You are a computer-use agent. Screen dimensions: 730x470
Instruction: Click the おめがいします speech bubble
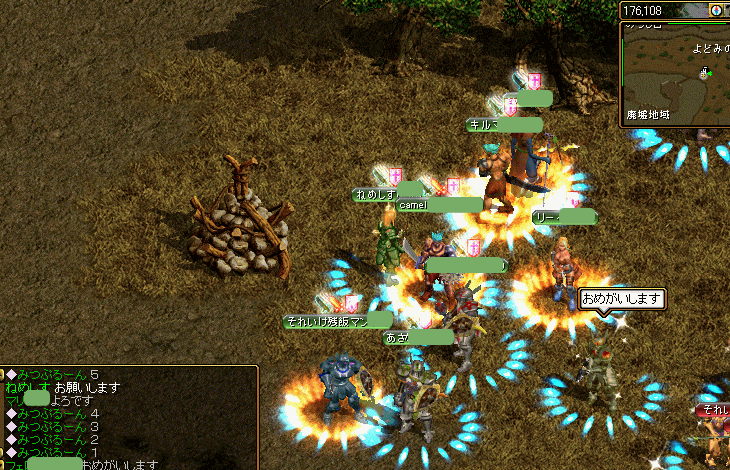tap(622, 298)
